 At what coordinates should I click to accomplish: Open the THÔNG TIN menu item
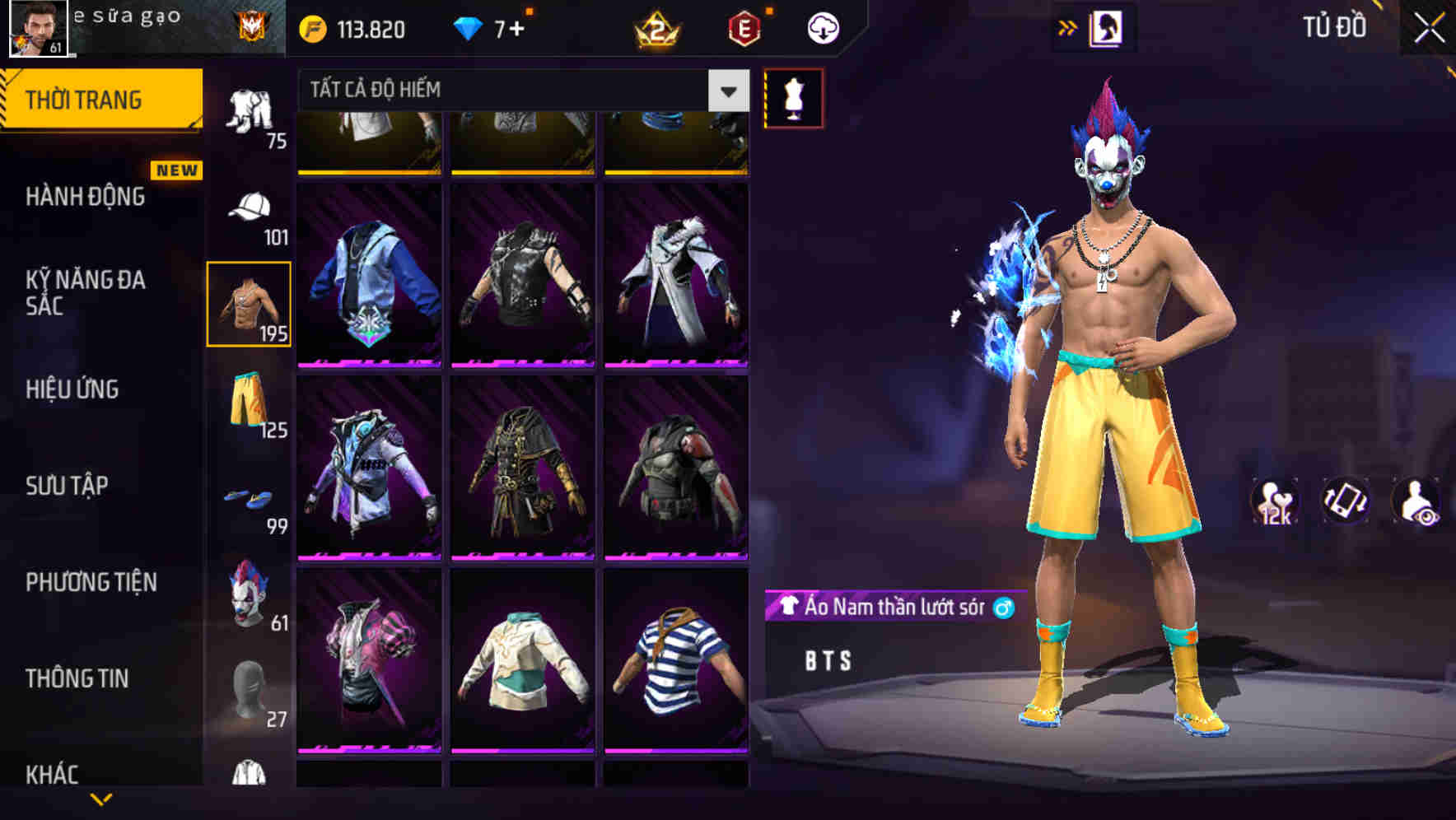pos(78,679)
